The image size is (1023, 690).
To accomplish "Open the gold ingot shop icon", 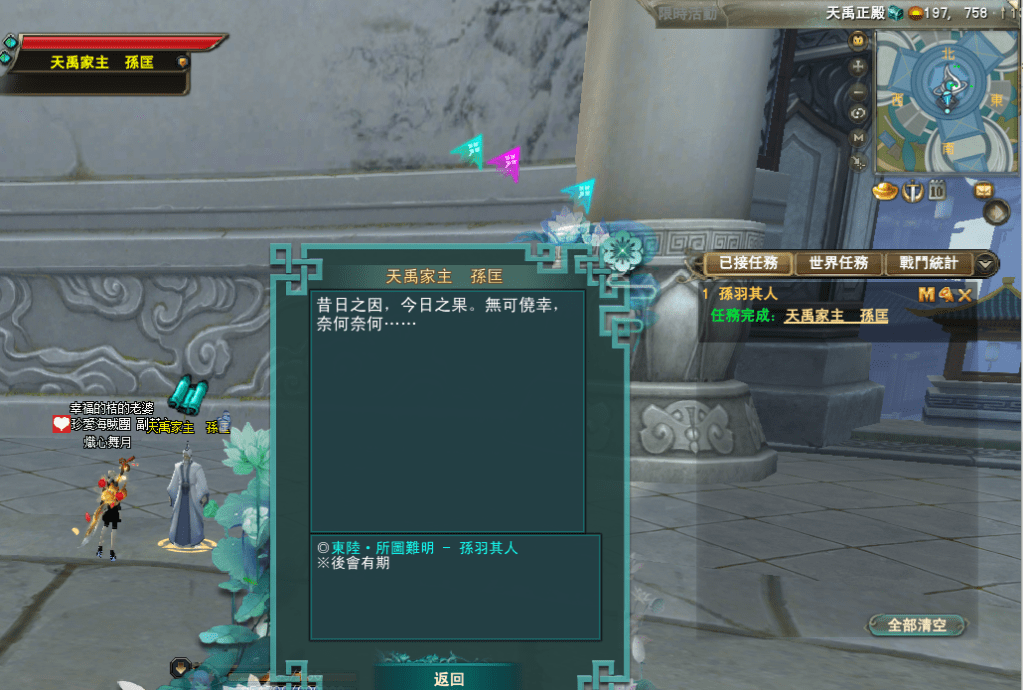I will [x=885, y=190].
